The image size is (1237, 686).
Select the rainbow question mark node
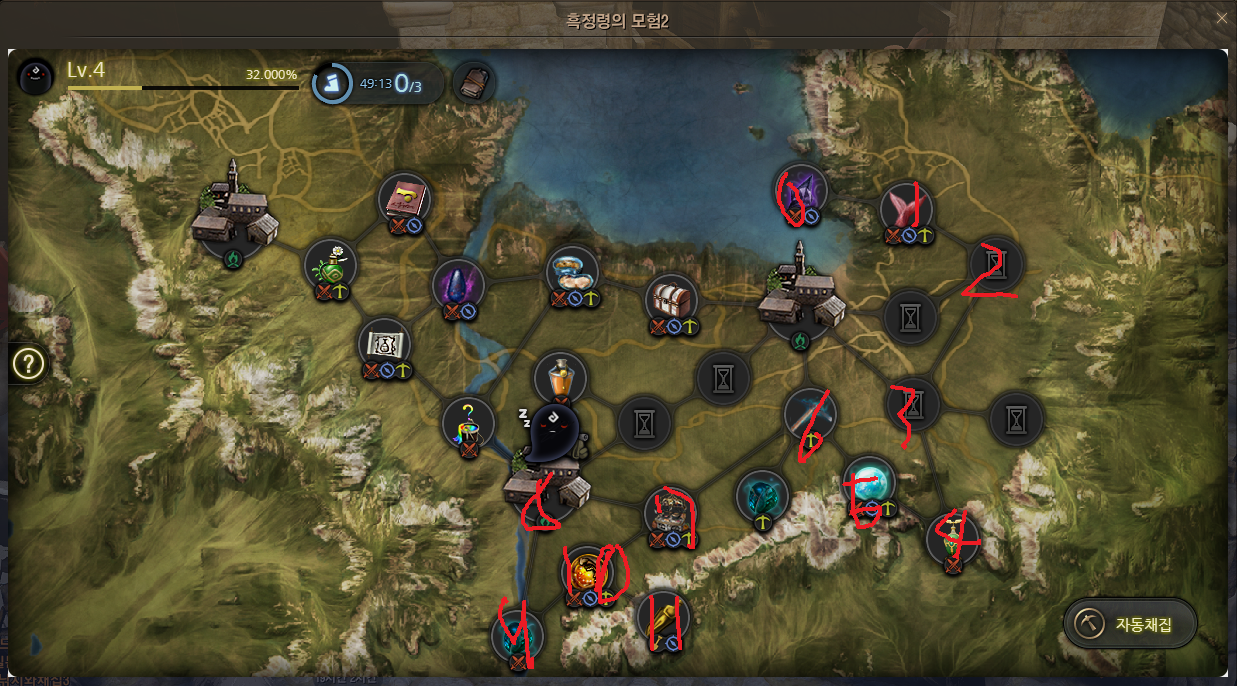468,422
